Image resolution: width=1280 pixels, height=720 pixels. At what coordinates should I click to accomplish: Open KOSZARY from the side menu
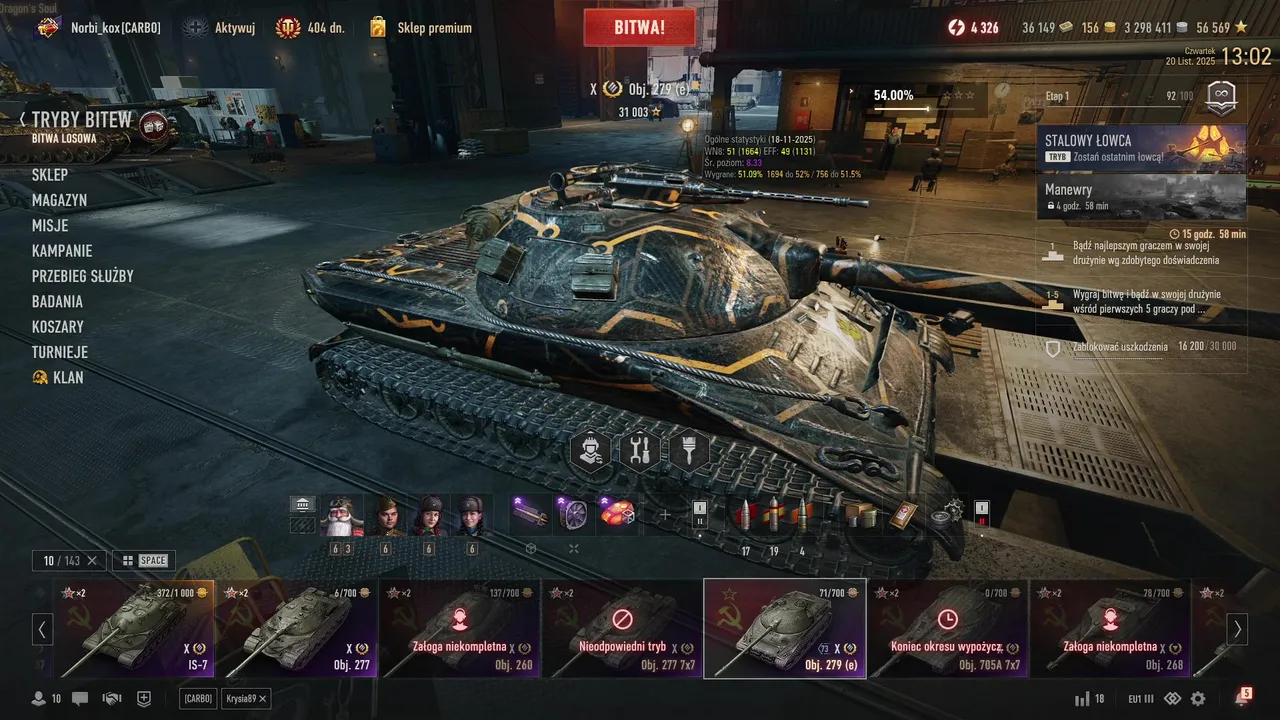coord(58,327)
